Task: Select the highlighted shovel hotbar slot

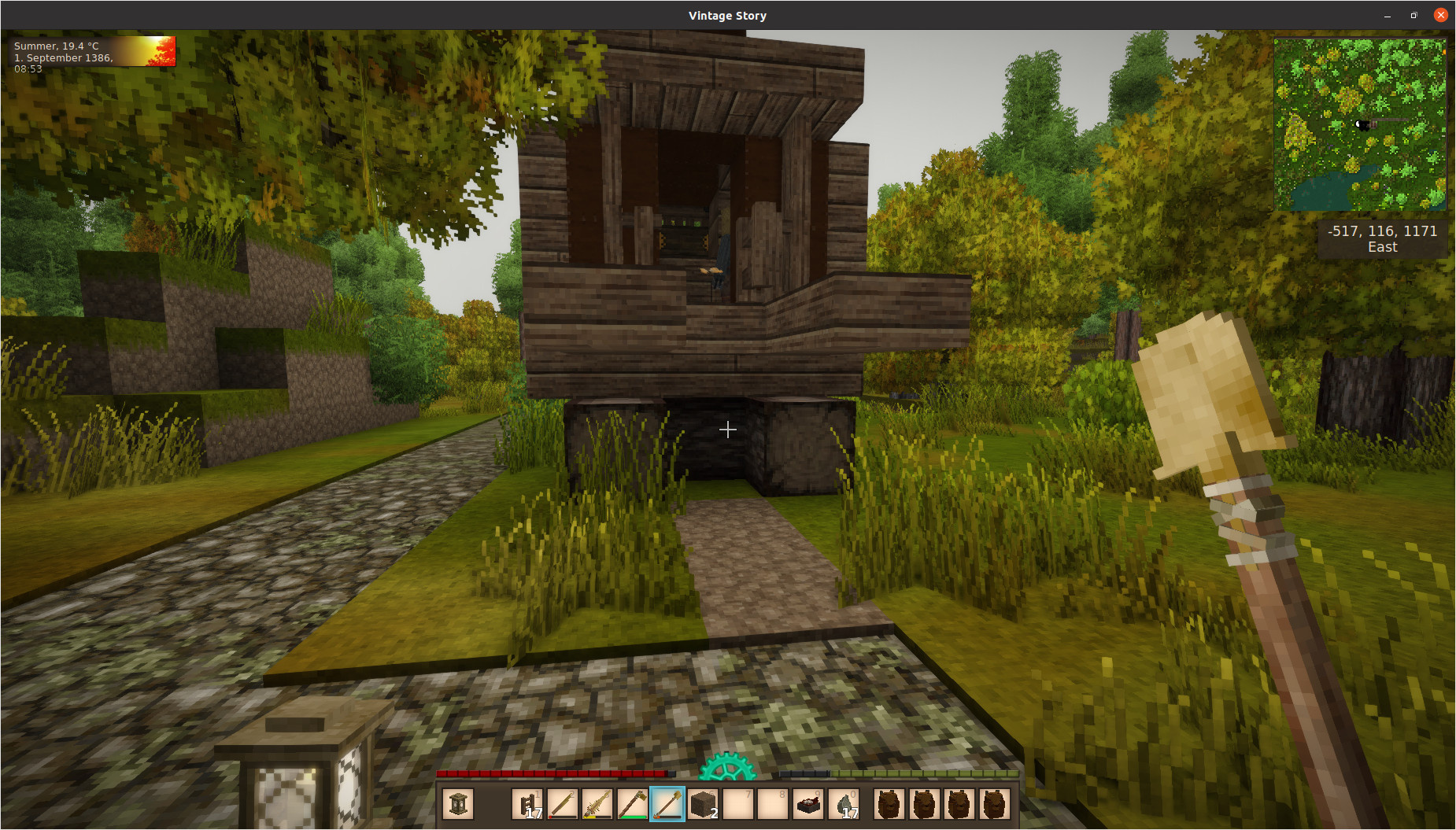Action: point(667,804)
